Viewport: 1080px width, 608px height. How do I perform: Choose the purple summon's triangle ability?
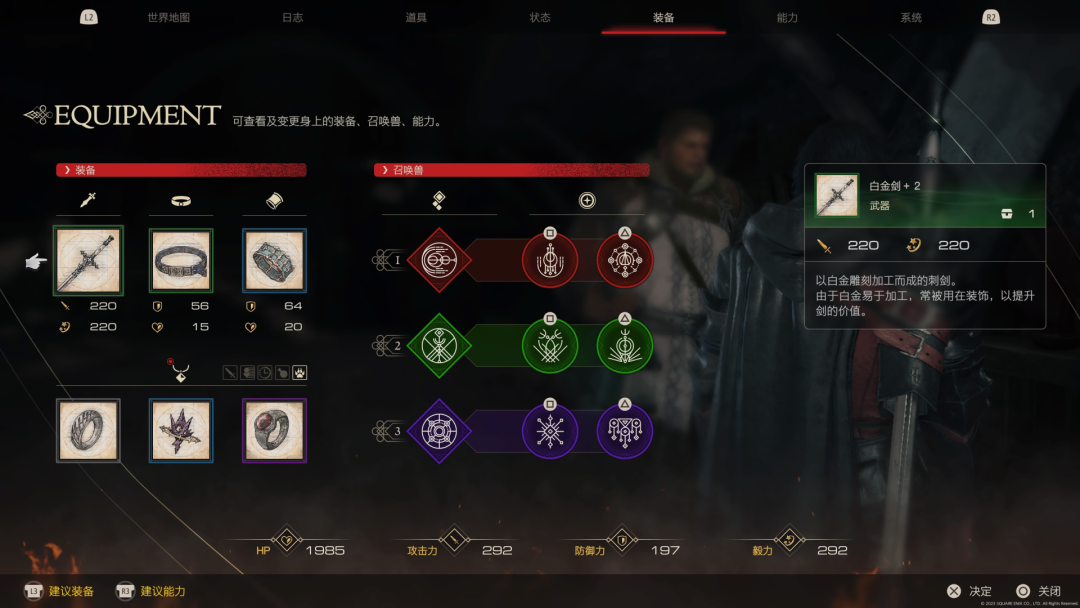(625, 433)
